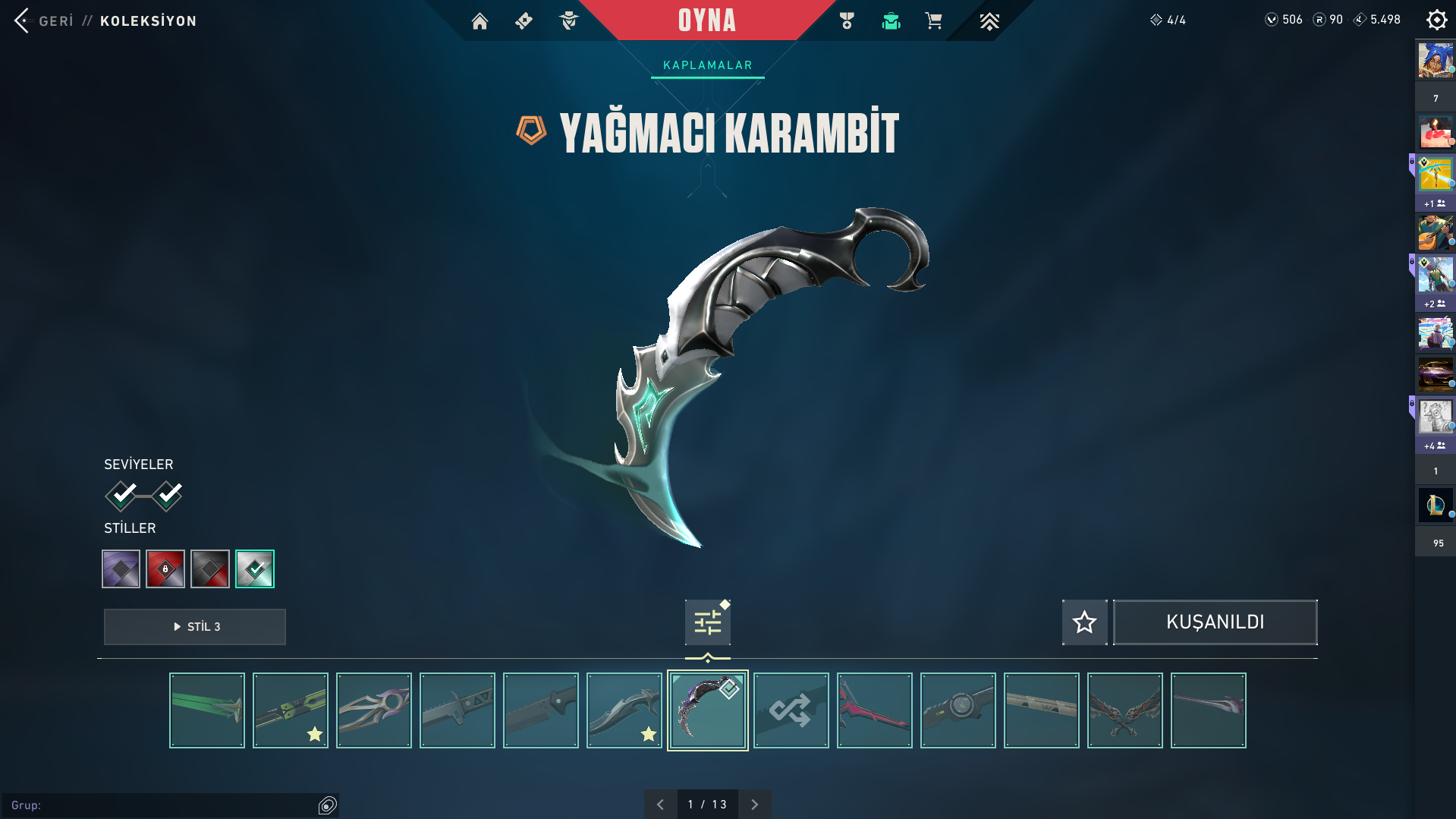
Task: Go to next skin page arrow
Action: point(754,805)
